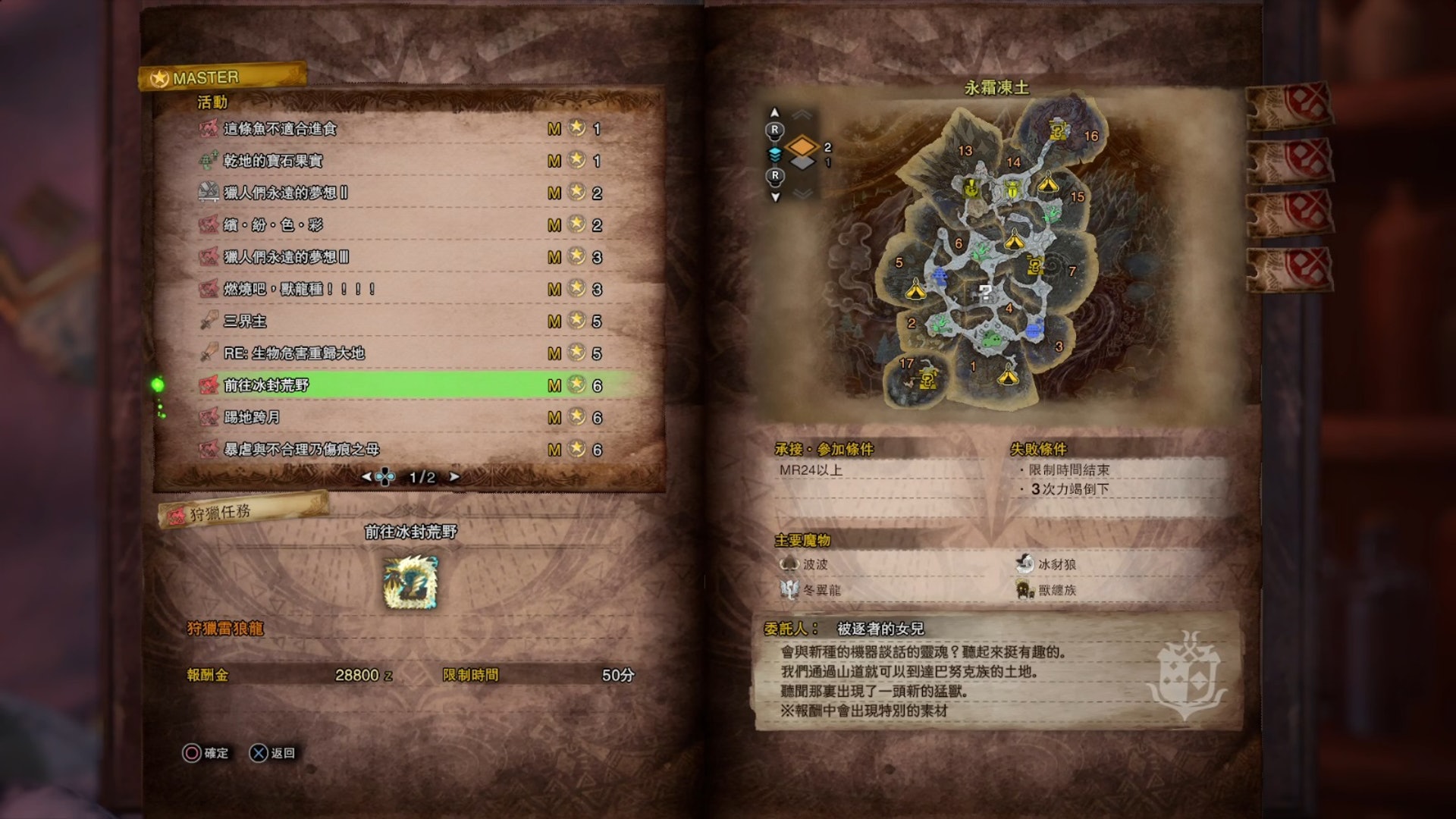Go to previous quest list page arrow

pos(367,477)
